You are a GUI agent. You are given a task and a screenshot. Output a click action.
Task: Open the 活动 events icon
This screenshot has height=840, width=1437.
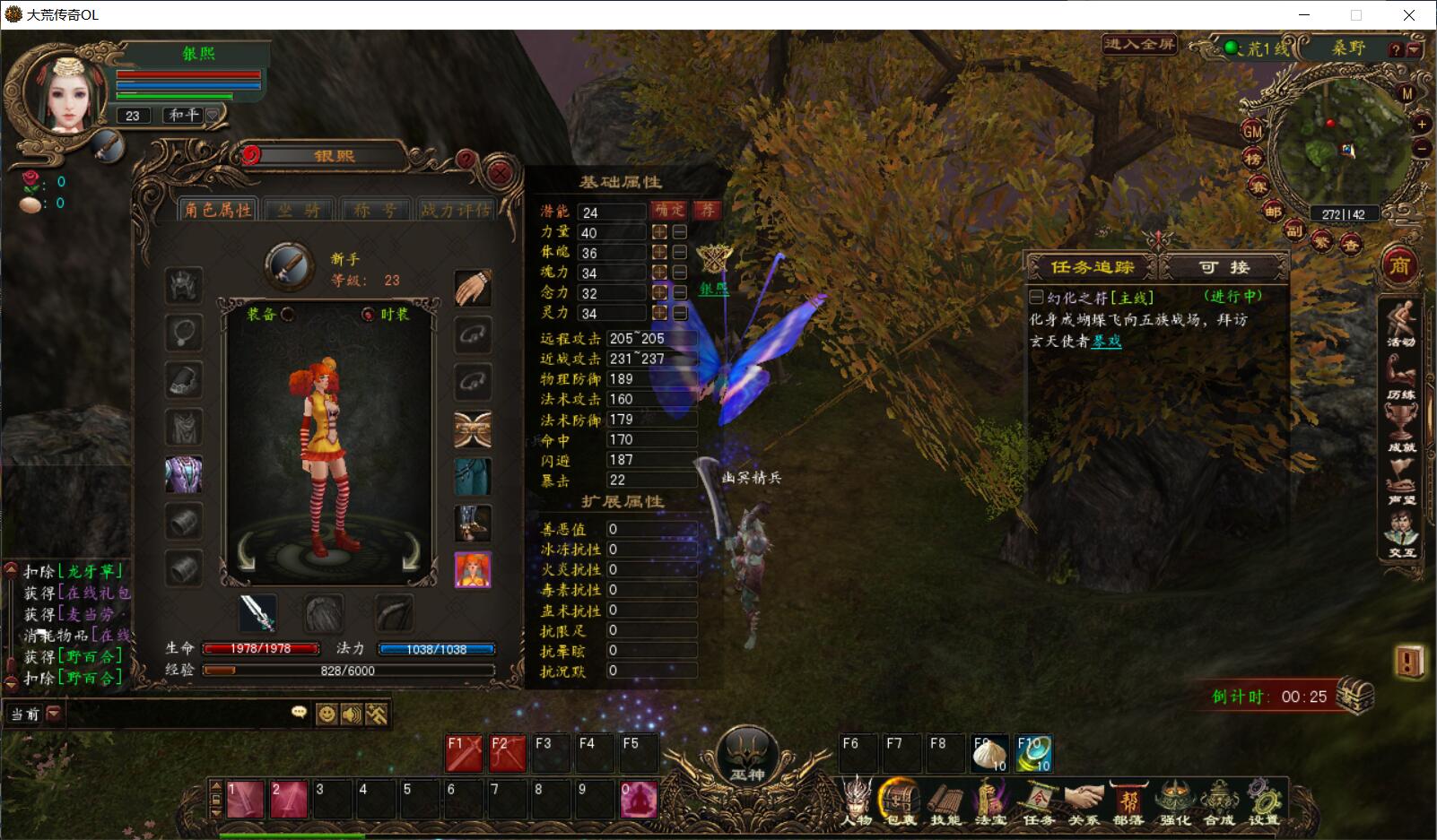[1400, 324]
